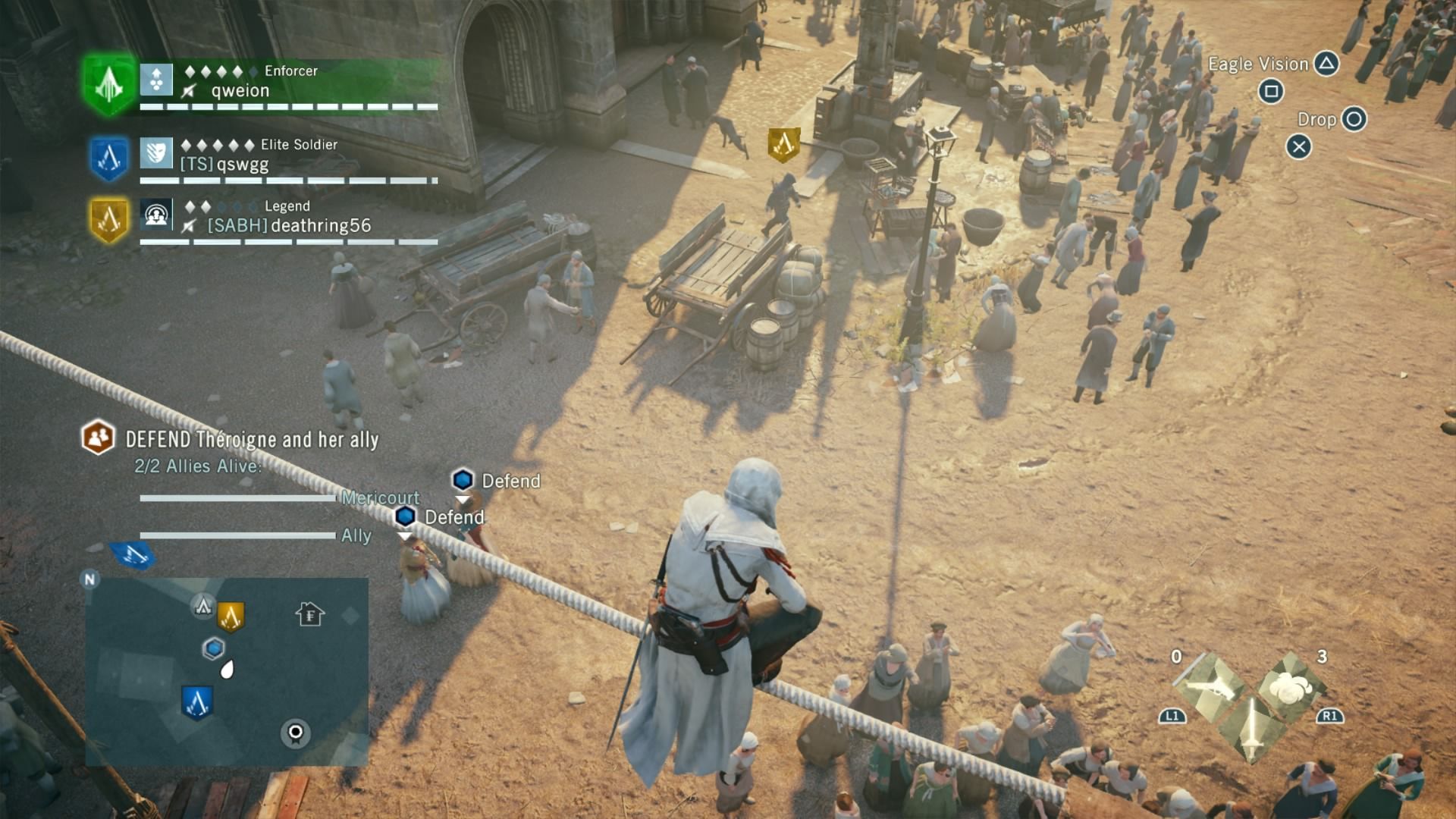Click the house shop marker on minimap
The height and width of the screenshot is (819, 1456).
click(x=309, y=613)
